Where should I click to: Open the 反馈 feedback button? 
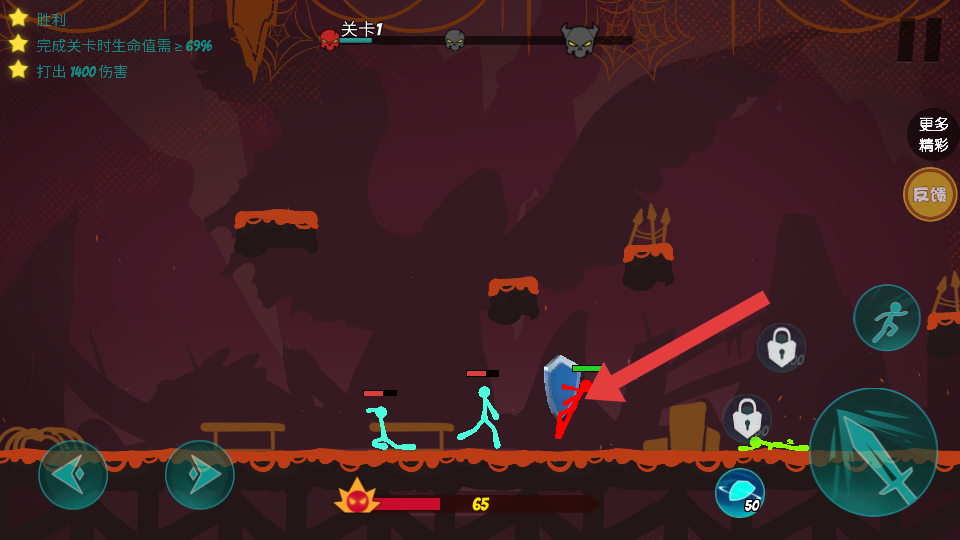930,194
